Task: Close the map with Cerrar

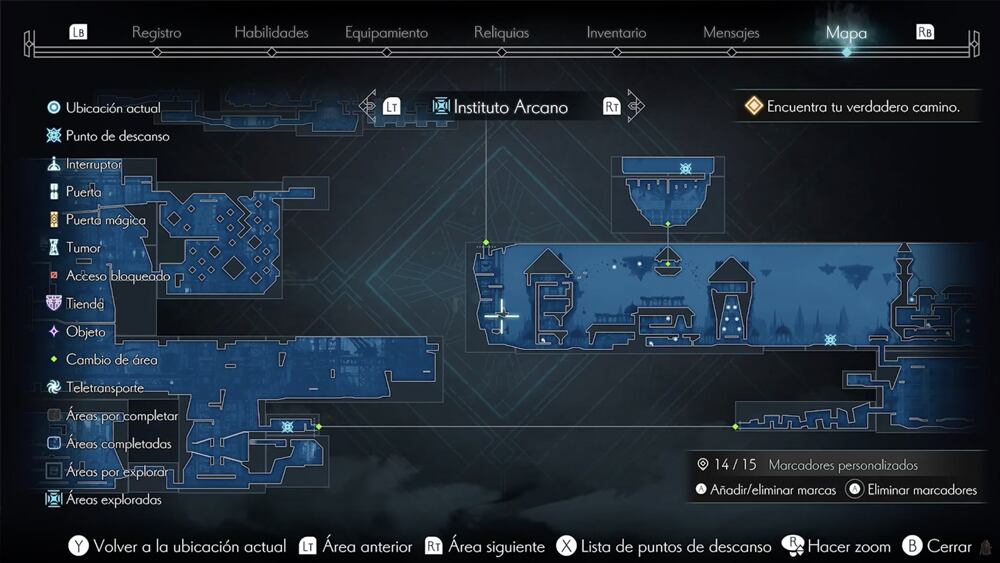Action: (x=949, y=547)
